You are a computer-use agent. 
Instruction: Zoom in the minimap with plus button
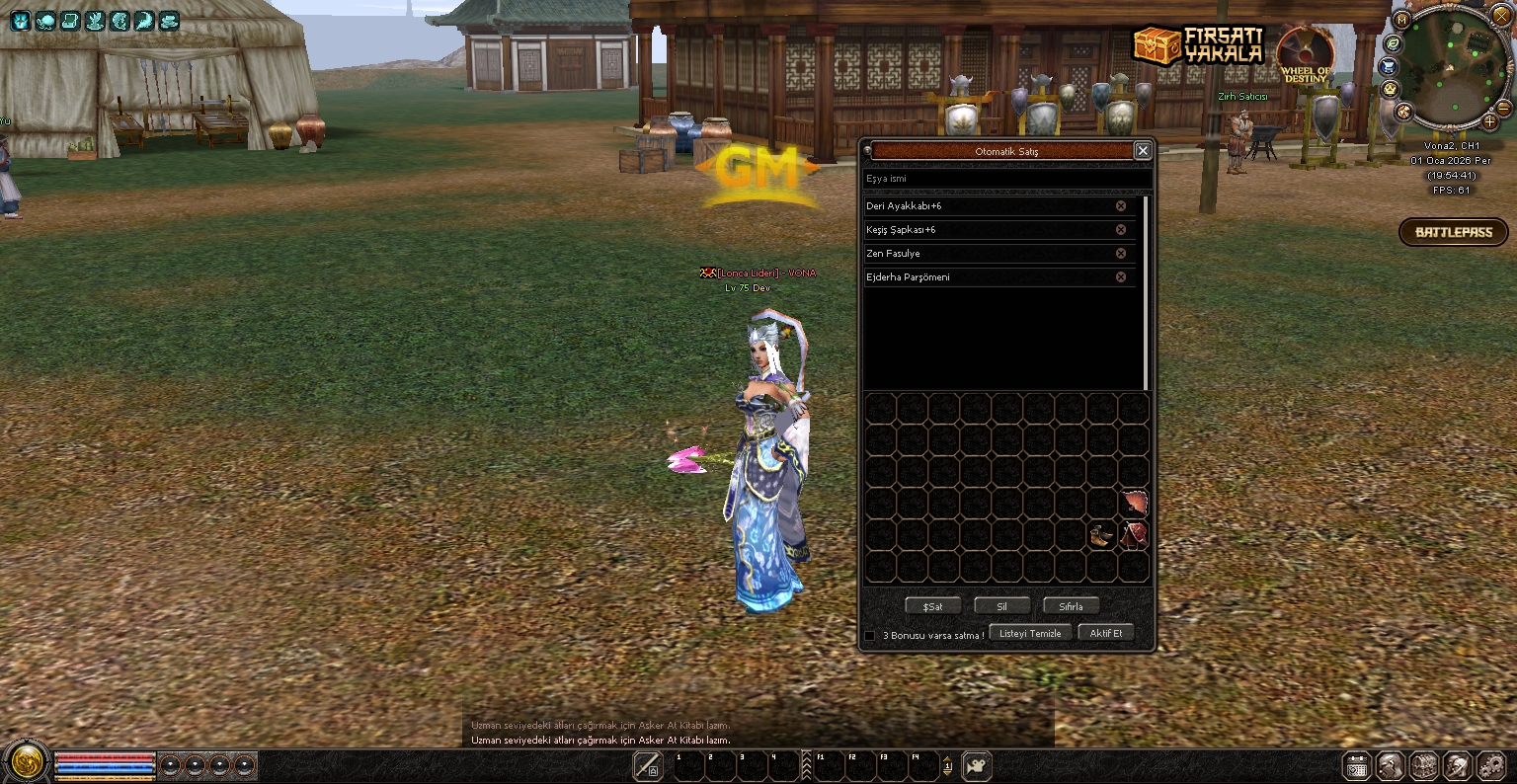[1489, 122]
